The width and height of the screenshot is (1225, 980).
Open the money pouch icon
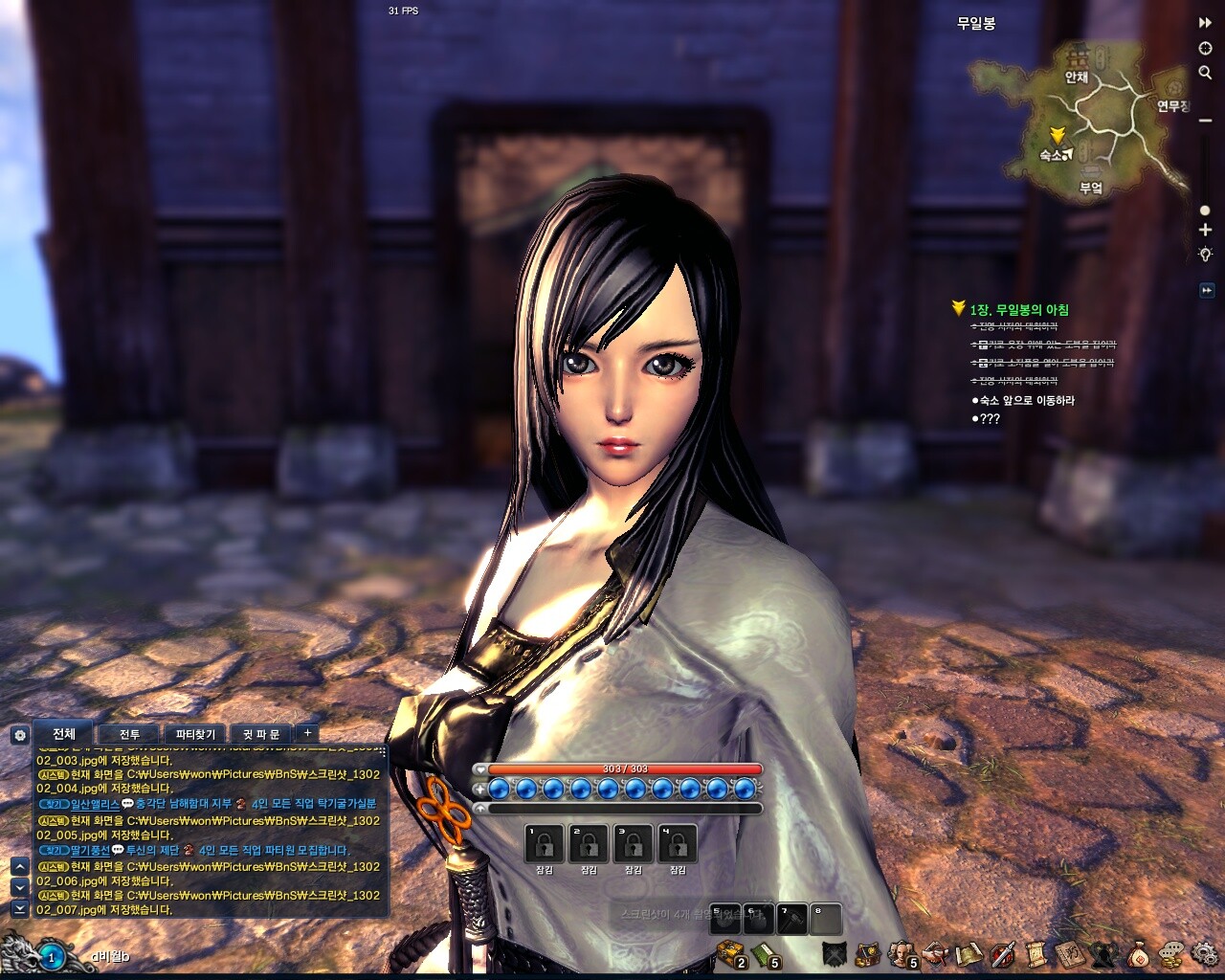(x=1140, y=953)
